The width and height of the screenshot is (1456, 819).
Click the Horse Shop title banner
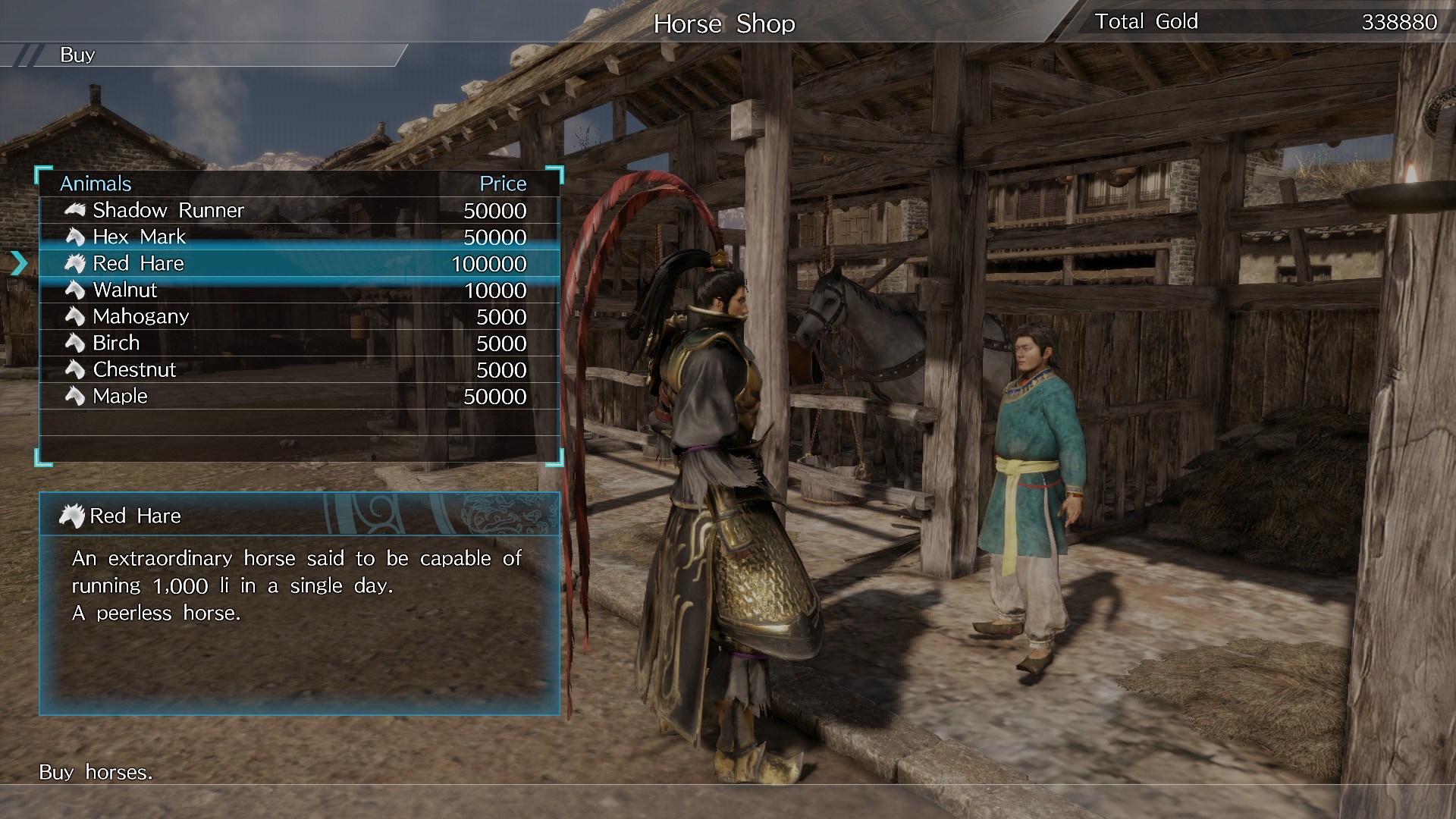click(724, 24)
